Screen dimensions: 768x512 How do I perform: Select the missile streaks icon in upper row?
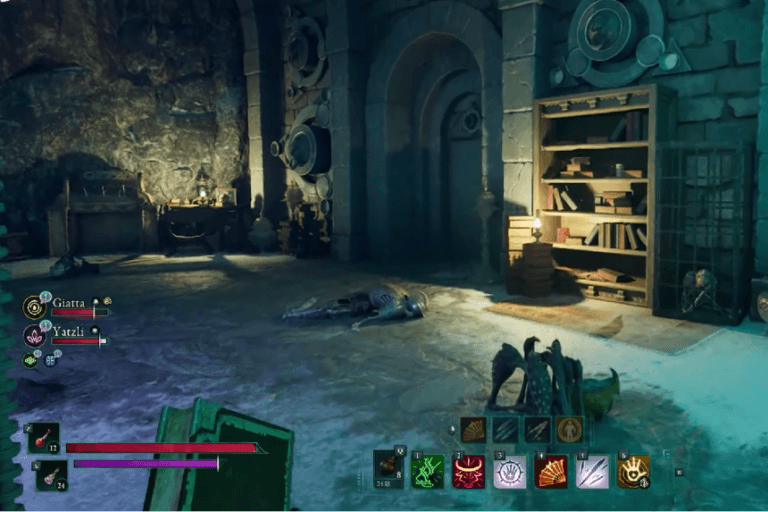point(537,430)
